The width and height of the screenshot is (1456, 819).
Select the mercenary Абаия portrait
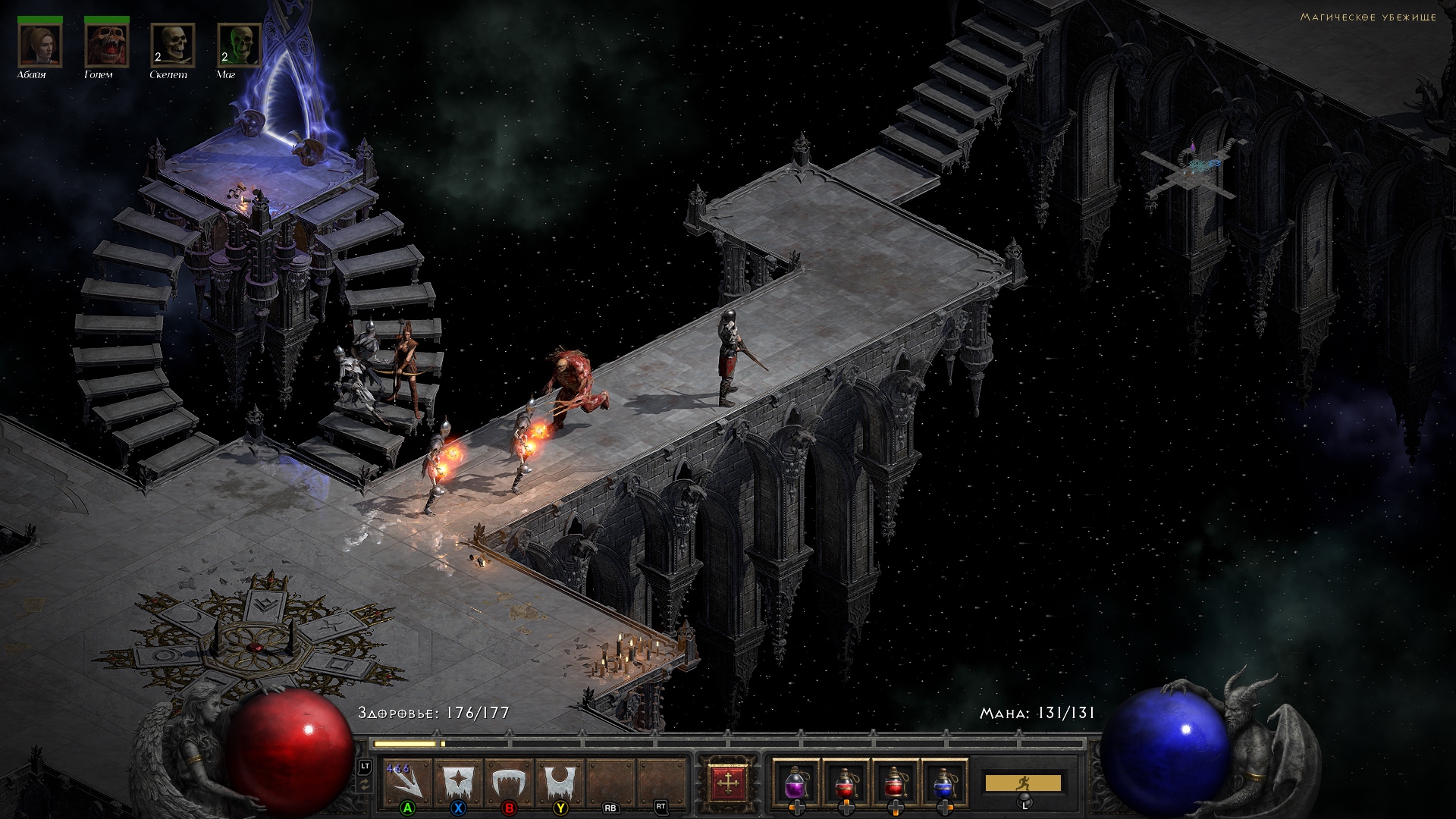40,45
